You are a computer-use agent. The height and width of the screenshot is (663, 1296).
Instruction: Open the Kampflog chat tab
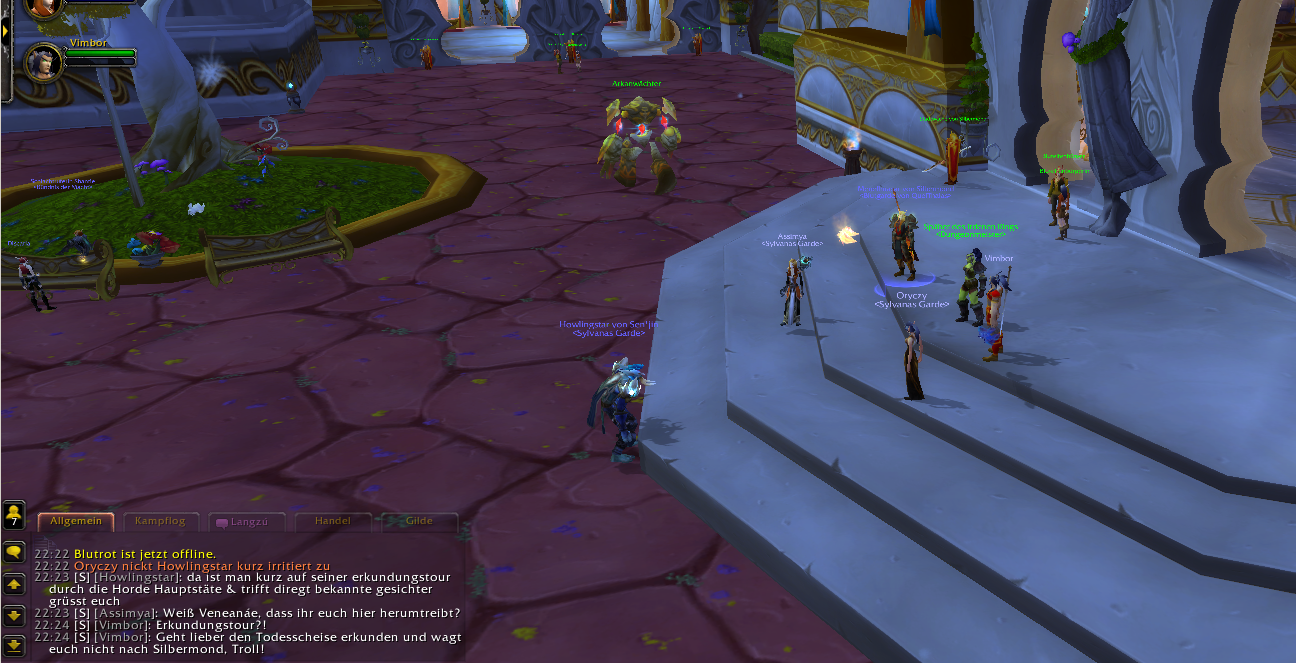click(160, 521)
